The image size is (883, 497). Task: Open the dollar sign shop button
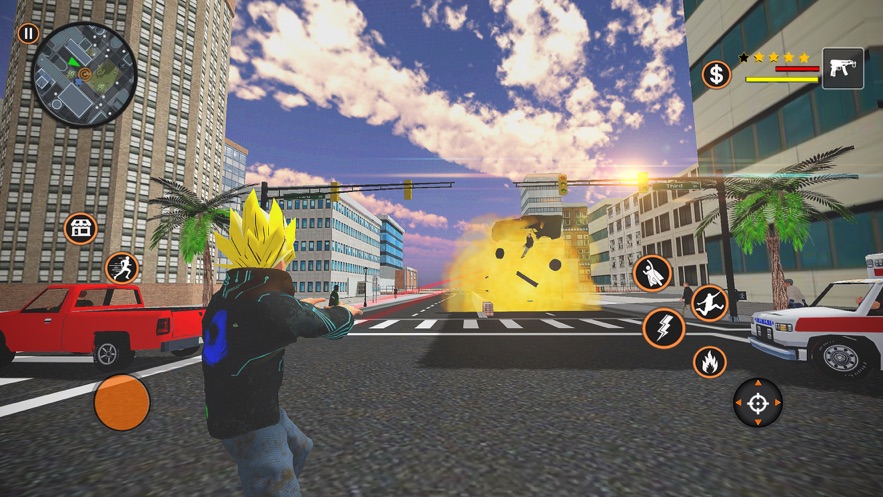(716, 74)
